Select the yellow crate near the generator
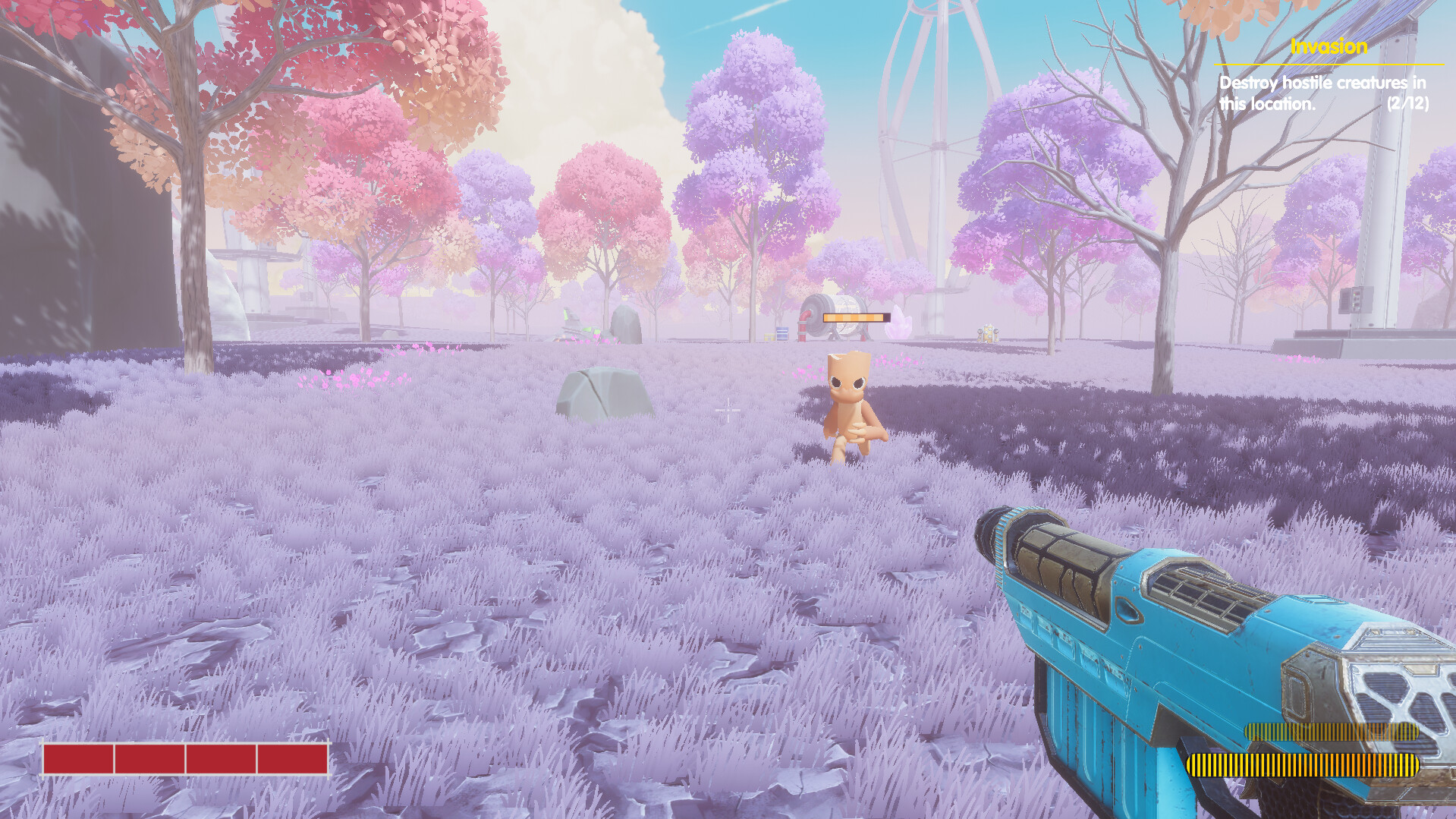The height and width of the screenshot is (819, 1456). [769, 335]
